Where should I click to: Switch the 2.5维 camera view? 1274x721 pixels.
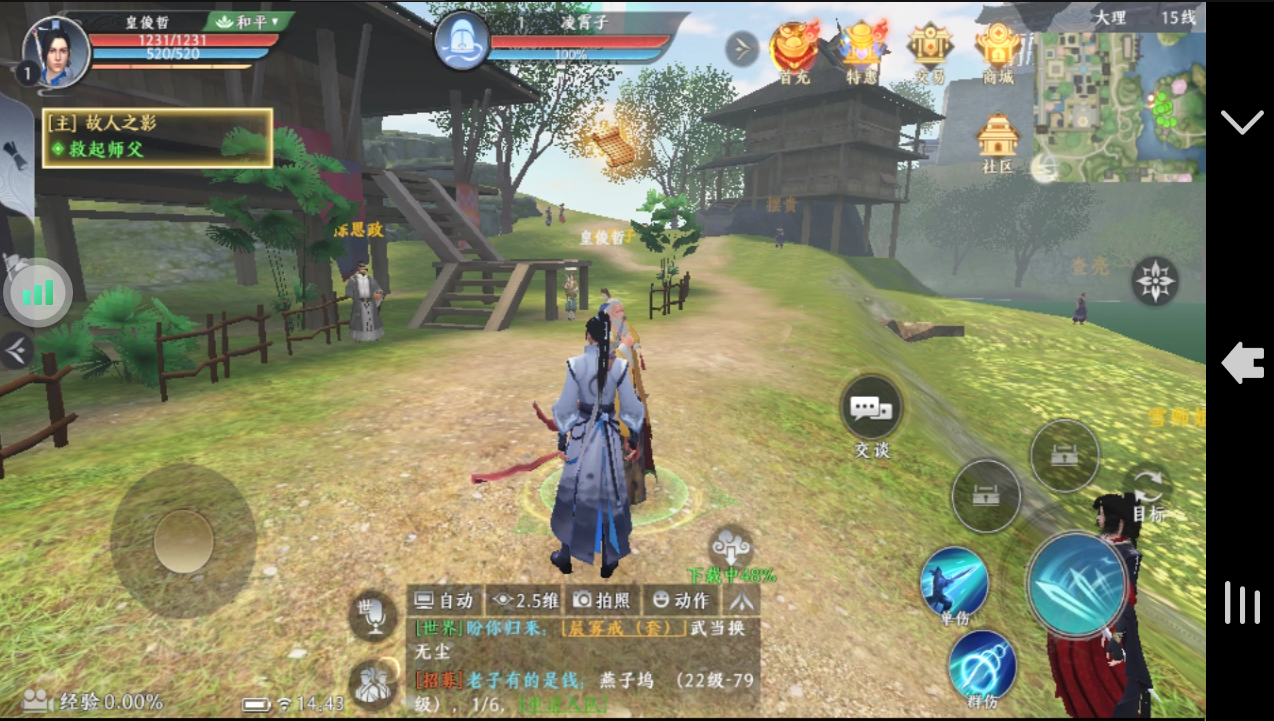[525, 600]
